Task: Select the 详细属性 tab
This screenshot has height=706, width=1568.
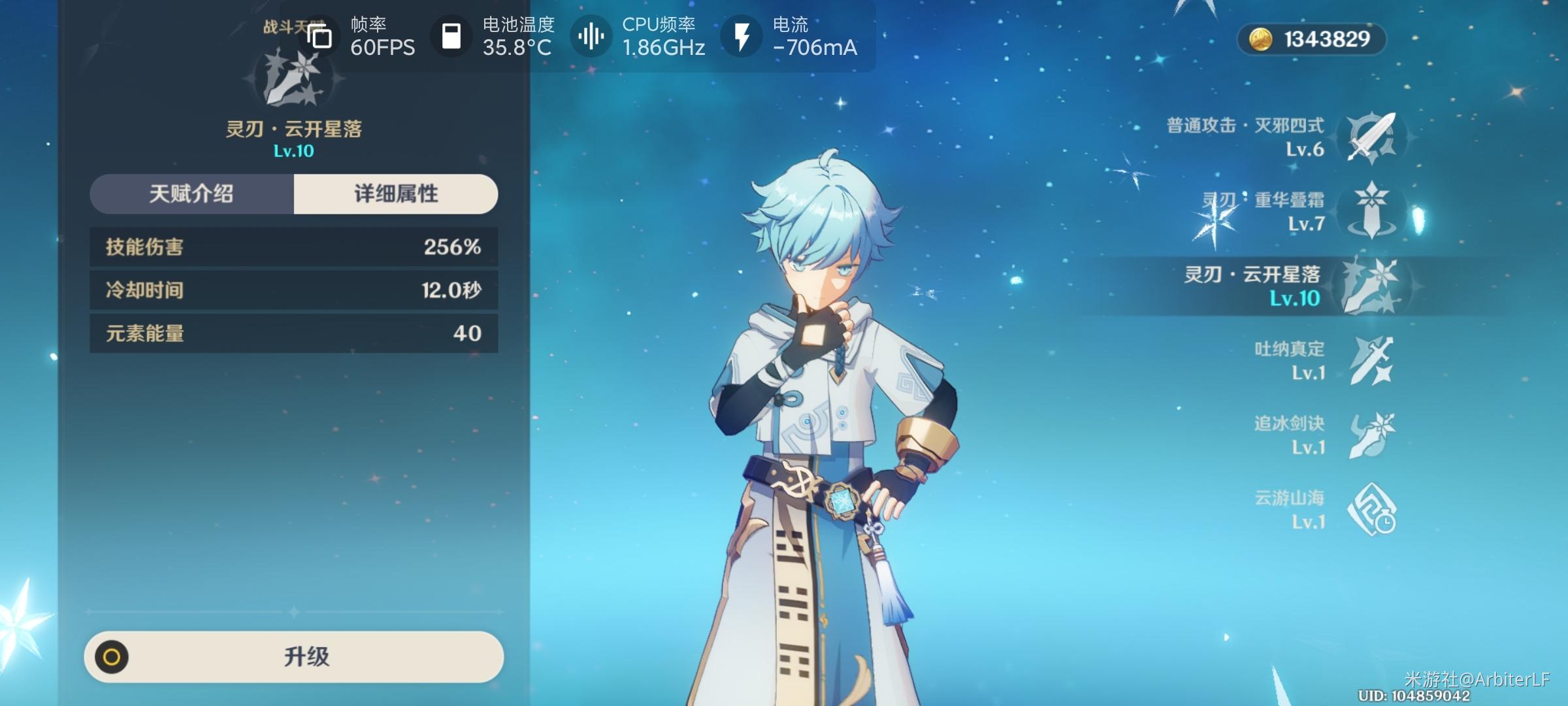Action: point(396,194)
